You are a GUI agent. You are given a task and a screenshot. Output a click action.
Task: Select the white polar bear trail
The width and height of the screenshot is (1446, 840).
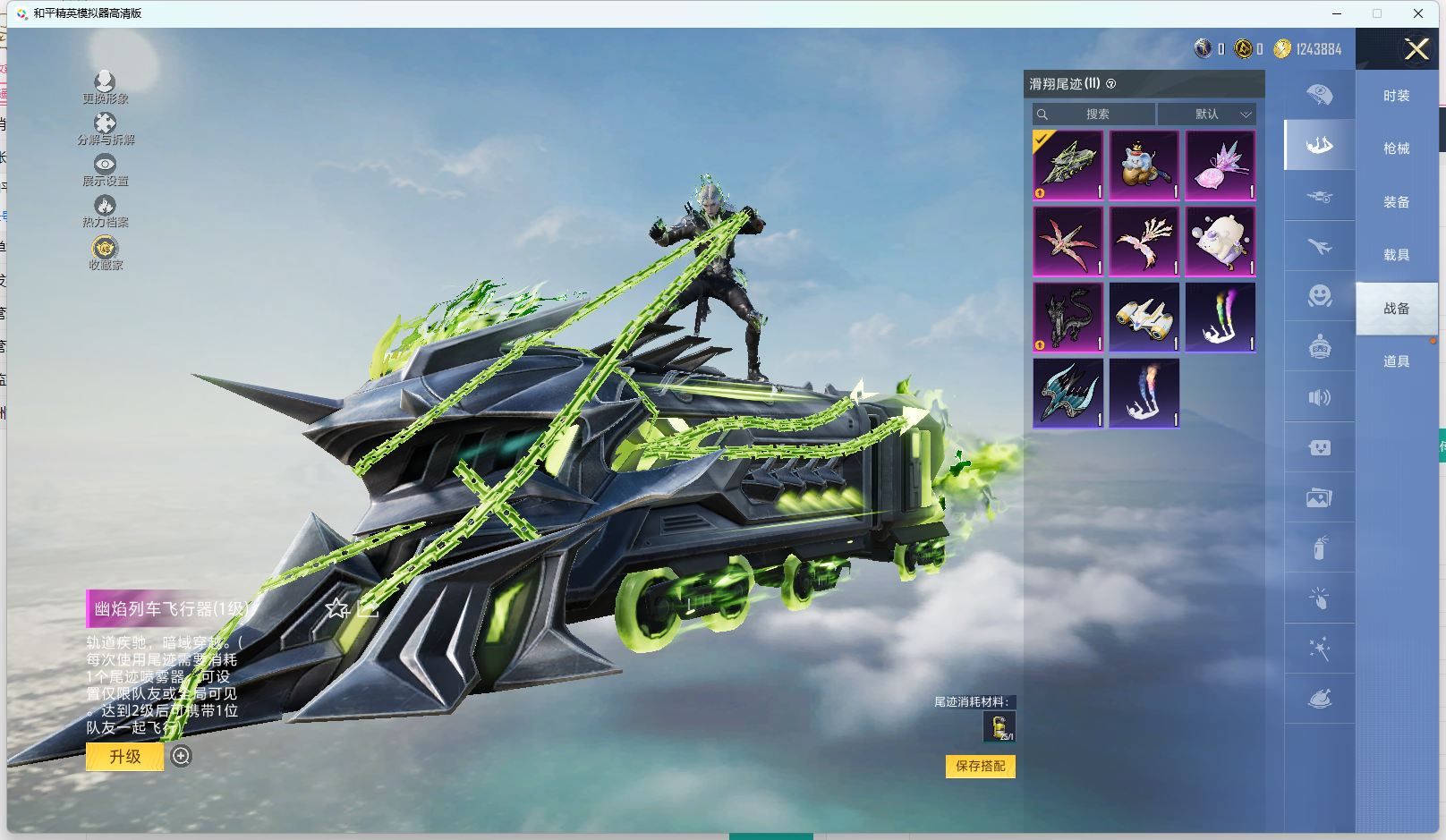pyautogui.click(x=1221, y=242)
